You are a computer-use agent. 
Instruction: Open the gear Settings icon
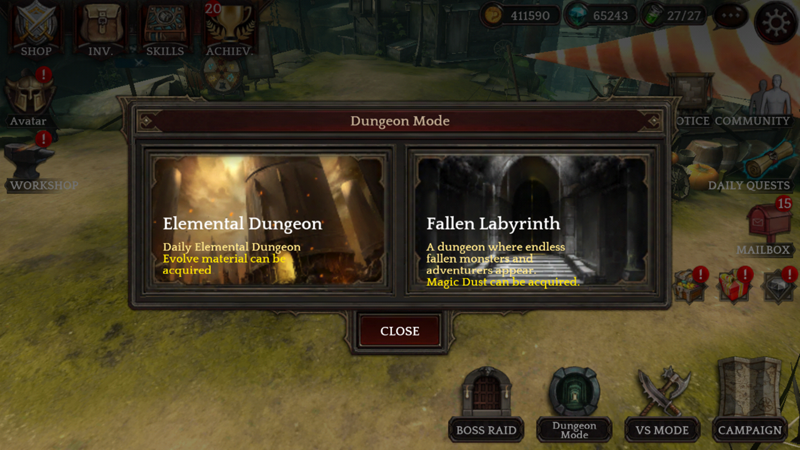(775, 22)
